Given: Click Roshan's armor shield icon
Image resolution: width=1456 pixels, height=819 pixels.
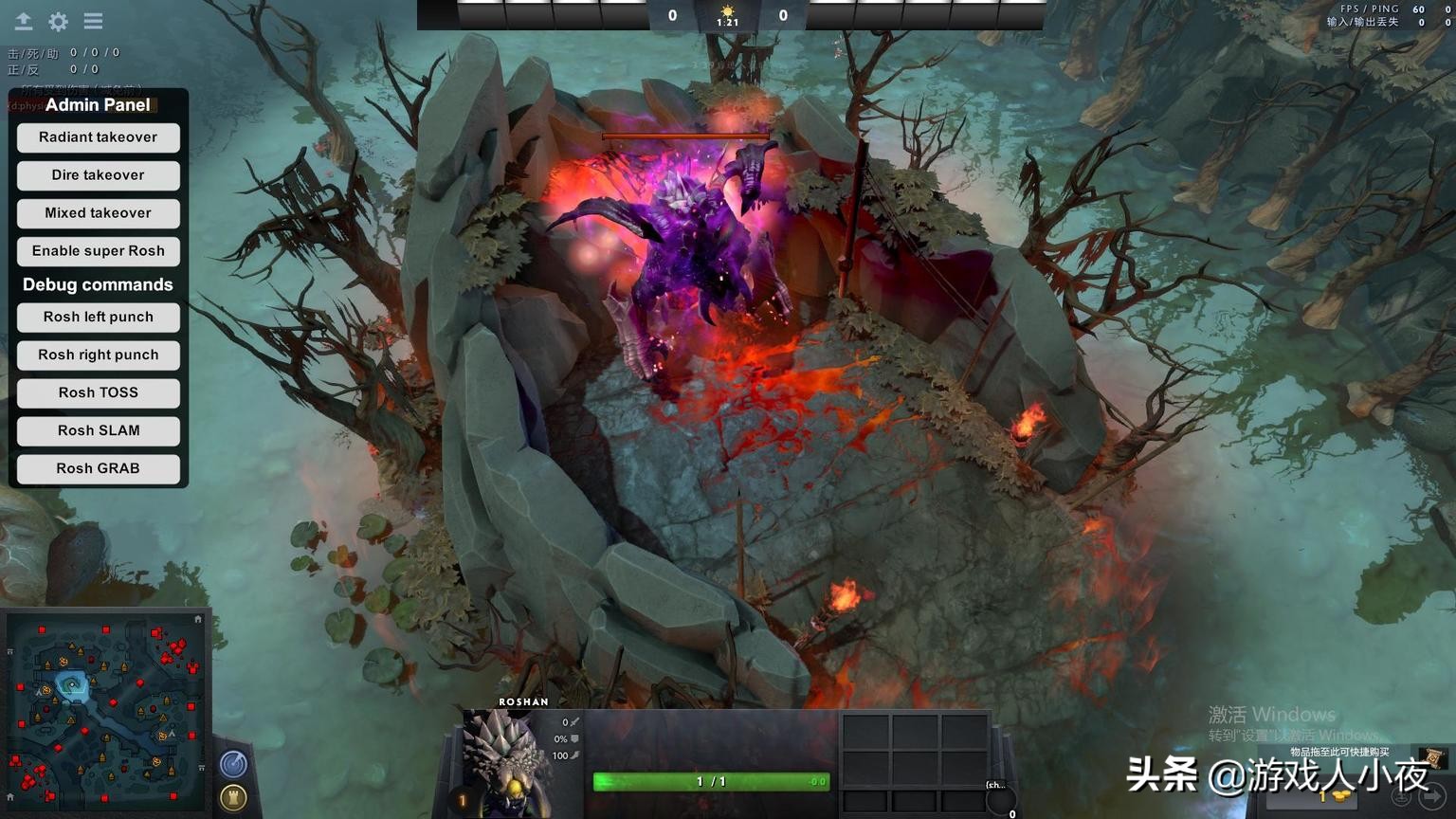Looking at the screenshot, I should (x=574, y=739).
